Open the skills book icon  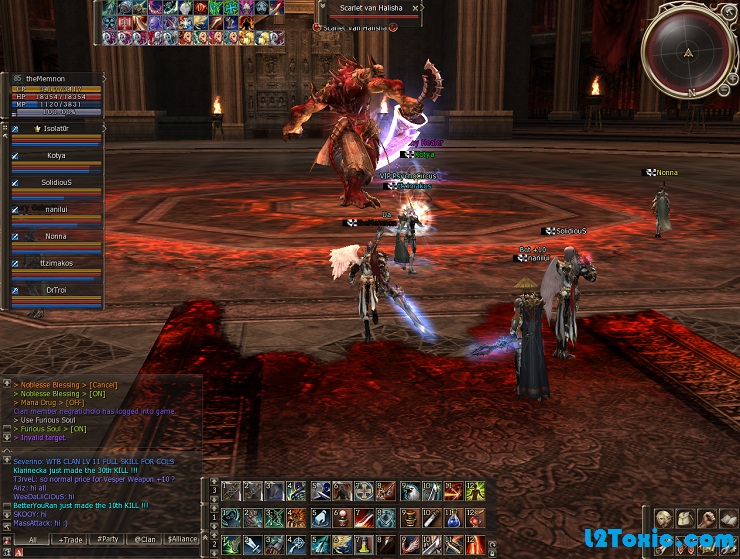coord(729,518)
